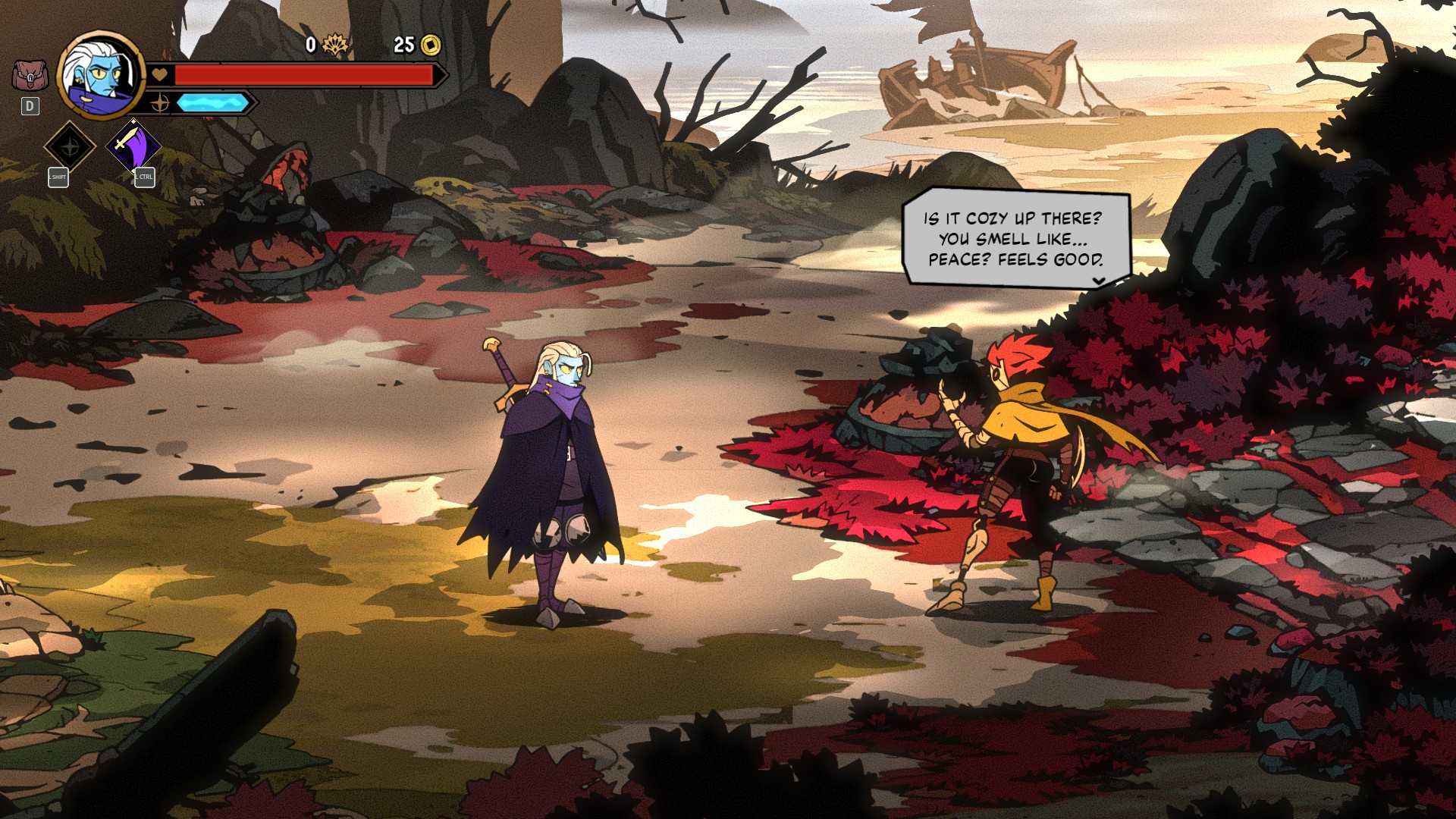Screen dimensions: 1456x819
Task: Click the heart icon beside the health bar
Action: tap(158, 74)
